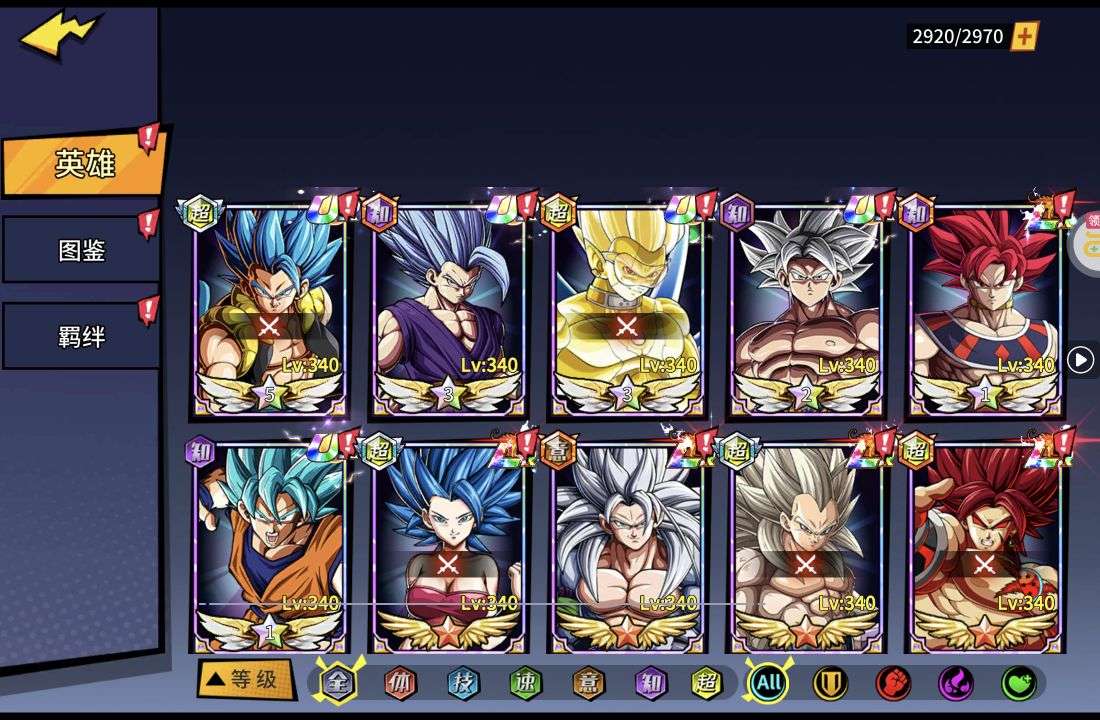Filter heroes by 超 type
This screenshot has width=1100, height=720.
[708, 683]
